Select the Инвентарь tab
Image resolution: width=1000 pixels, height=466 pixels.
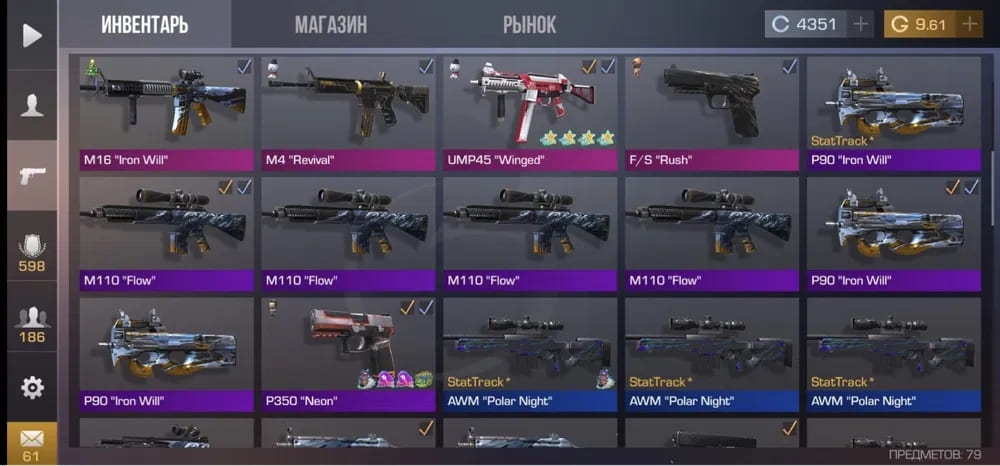144,24
